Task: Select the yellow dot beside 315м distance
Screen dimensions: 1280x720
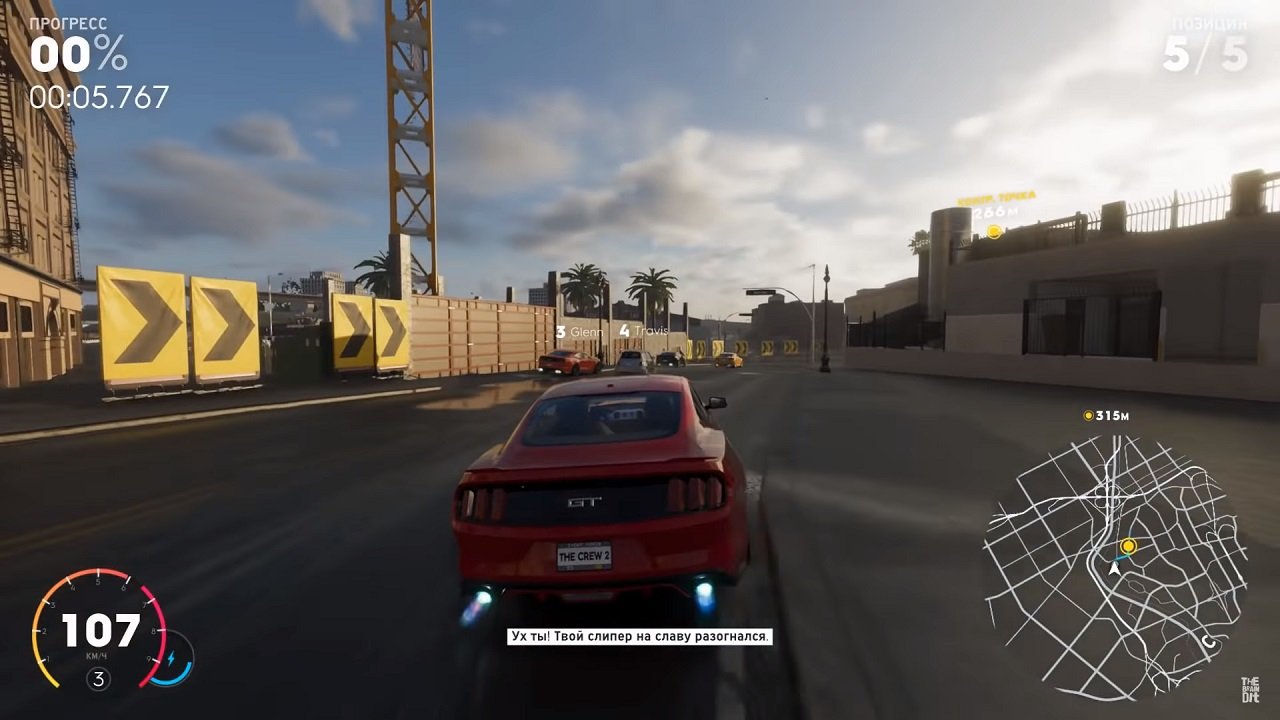Action: click(1088, 413)
